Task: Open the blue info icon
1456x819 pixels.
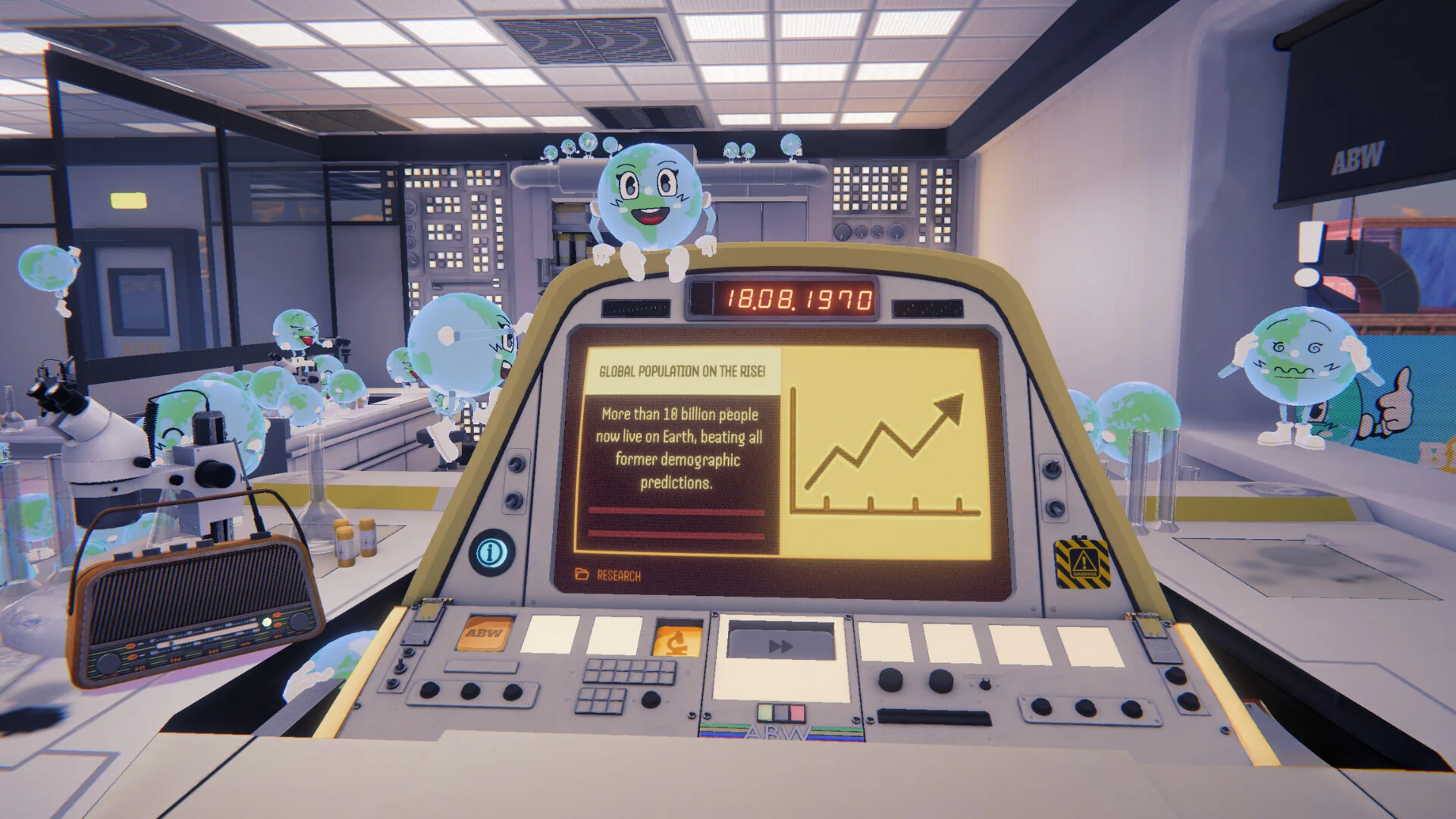Action: click(x=491, y=552)
